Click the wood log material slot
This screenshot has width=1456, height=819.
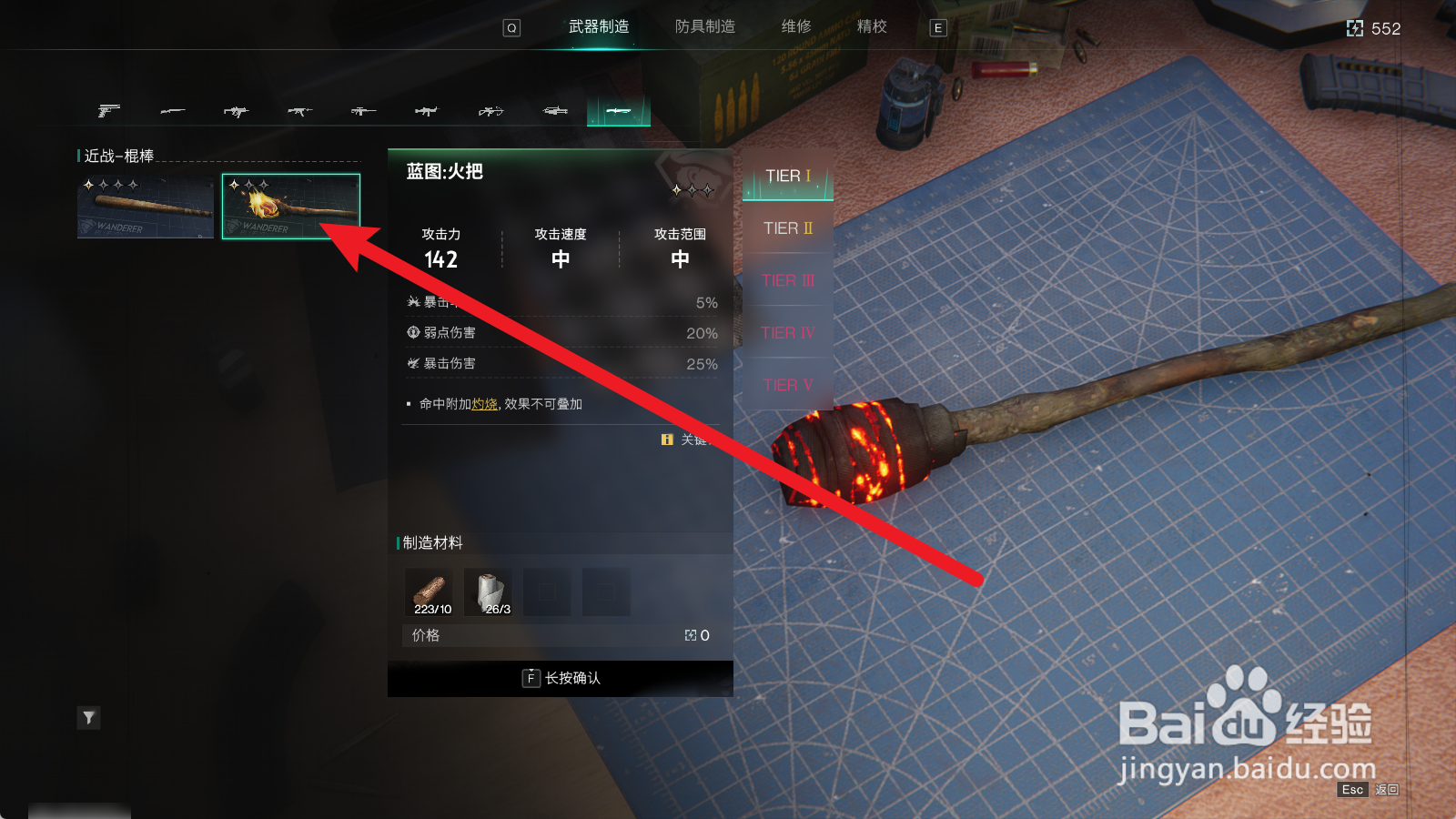pos(429,590)
